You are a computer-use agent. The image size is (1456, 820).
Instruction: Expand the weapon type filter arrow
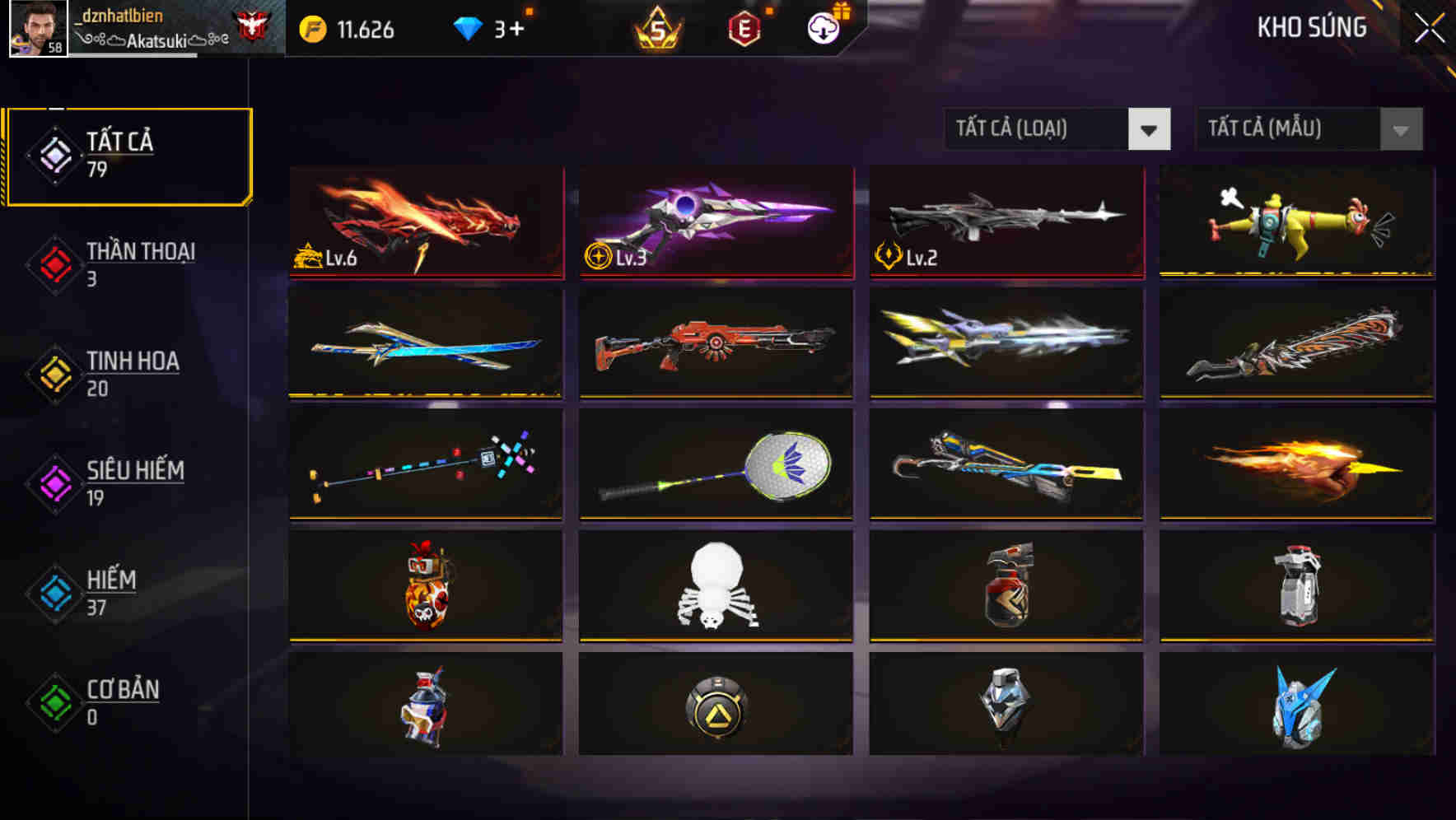click(x=1150, y=129)
